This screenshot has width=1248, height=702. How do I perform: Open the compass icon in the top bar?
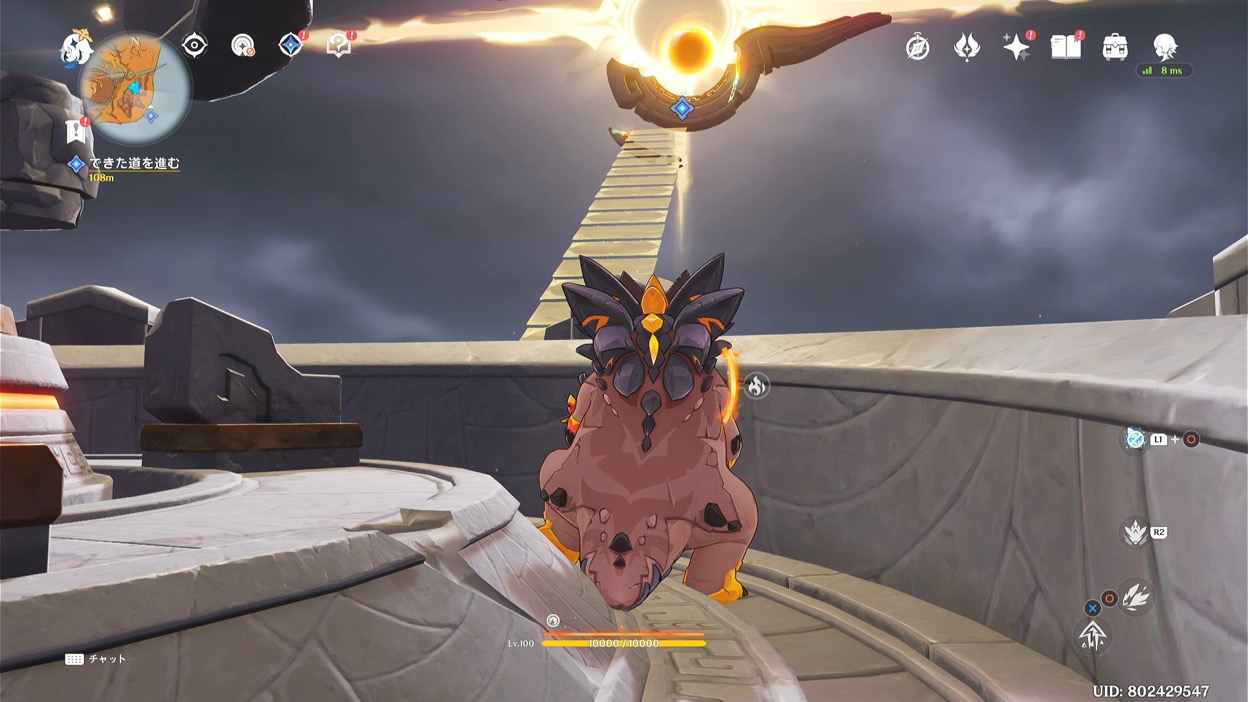917,47
